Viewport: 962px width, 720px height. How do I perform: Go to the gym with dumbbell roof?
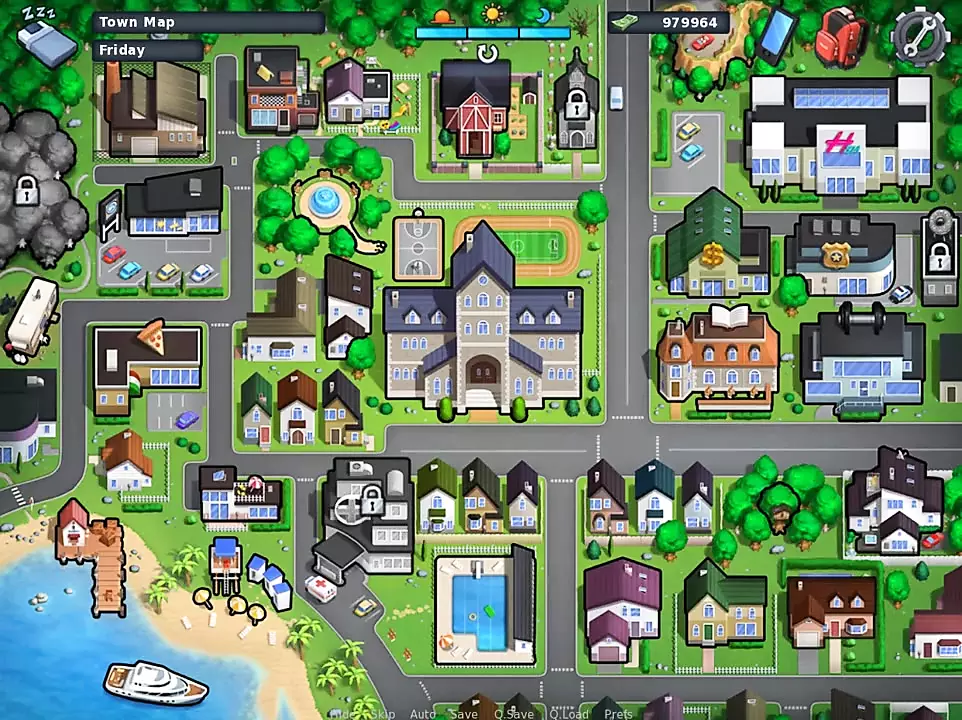(x=860, y=358)
